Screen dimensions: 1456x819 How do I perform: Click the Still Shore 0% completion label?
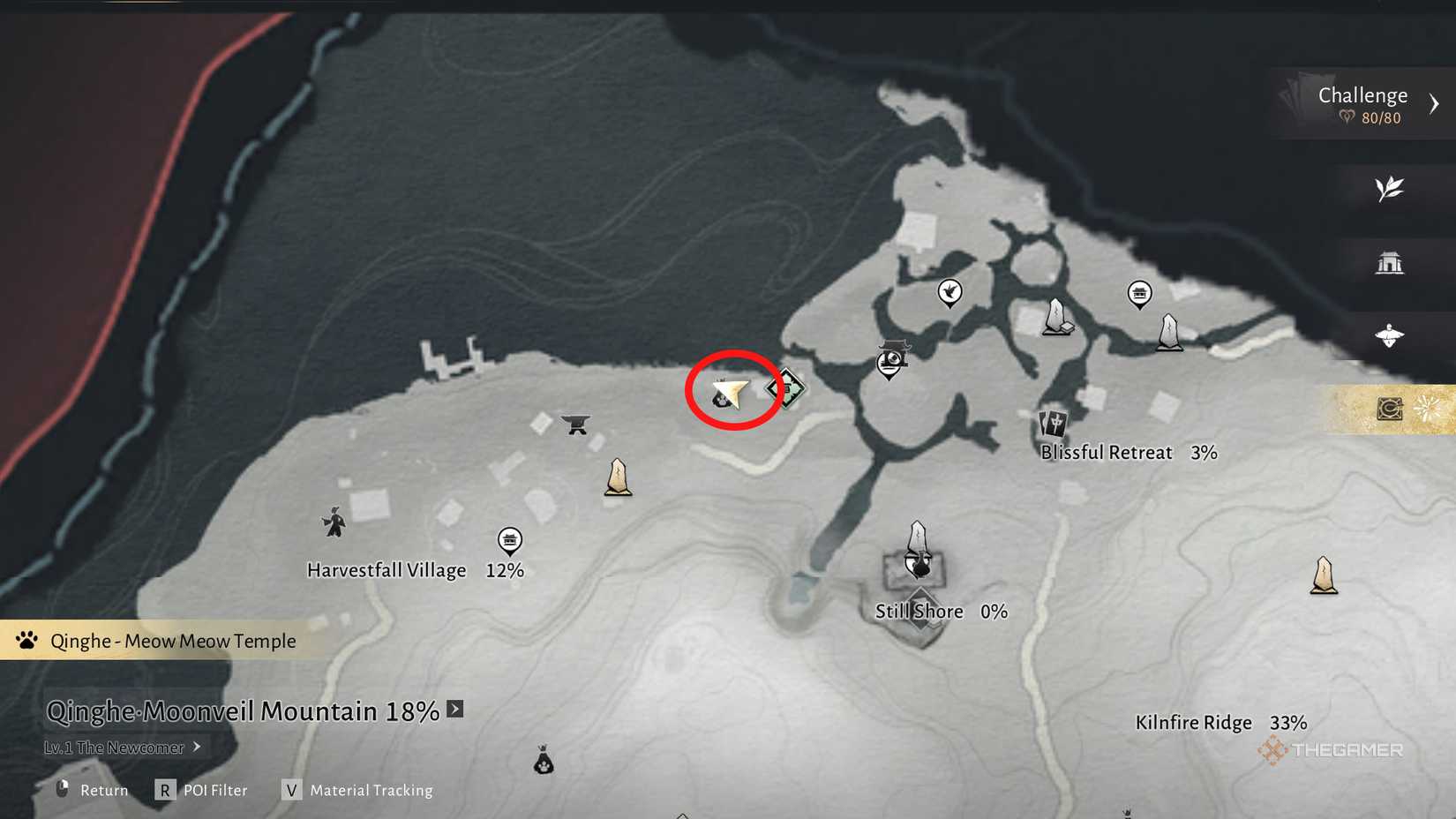tap(940, 611)
